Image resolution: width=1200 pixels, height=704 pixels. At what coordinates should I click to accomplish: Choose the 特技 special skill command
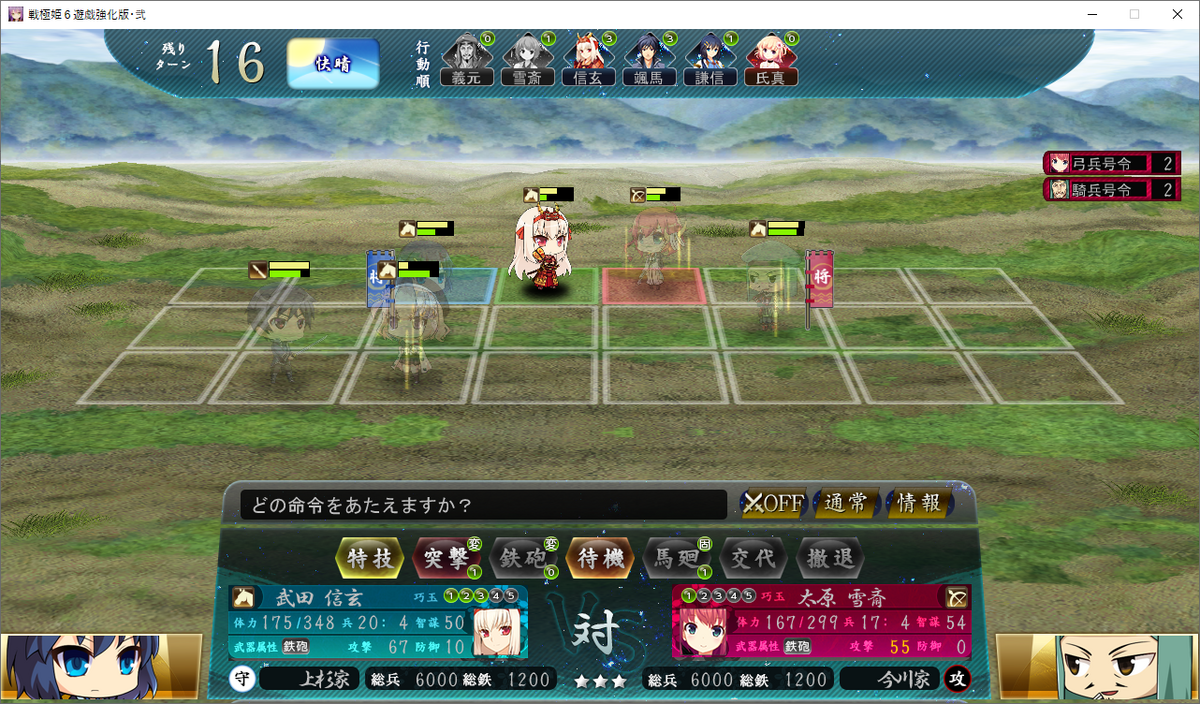[x=371, y=558]
